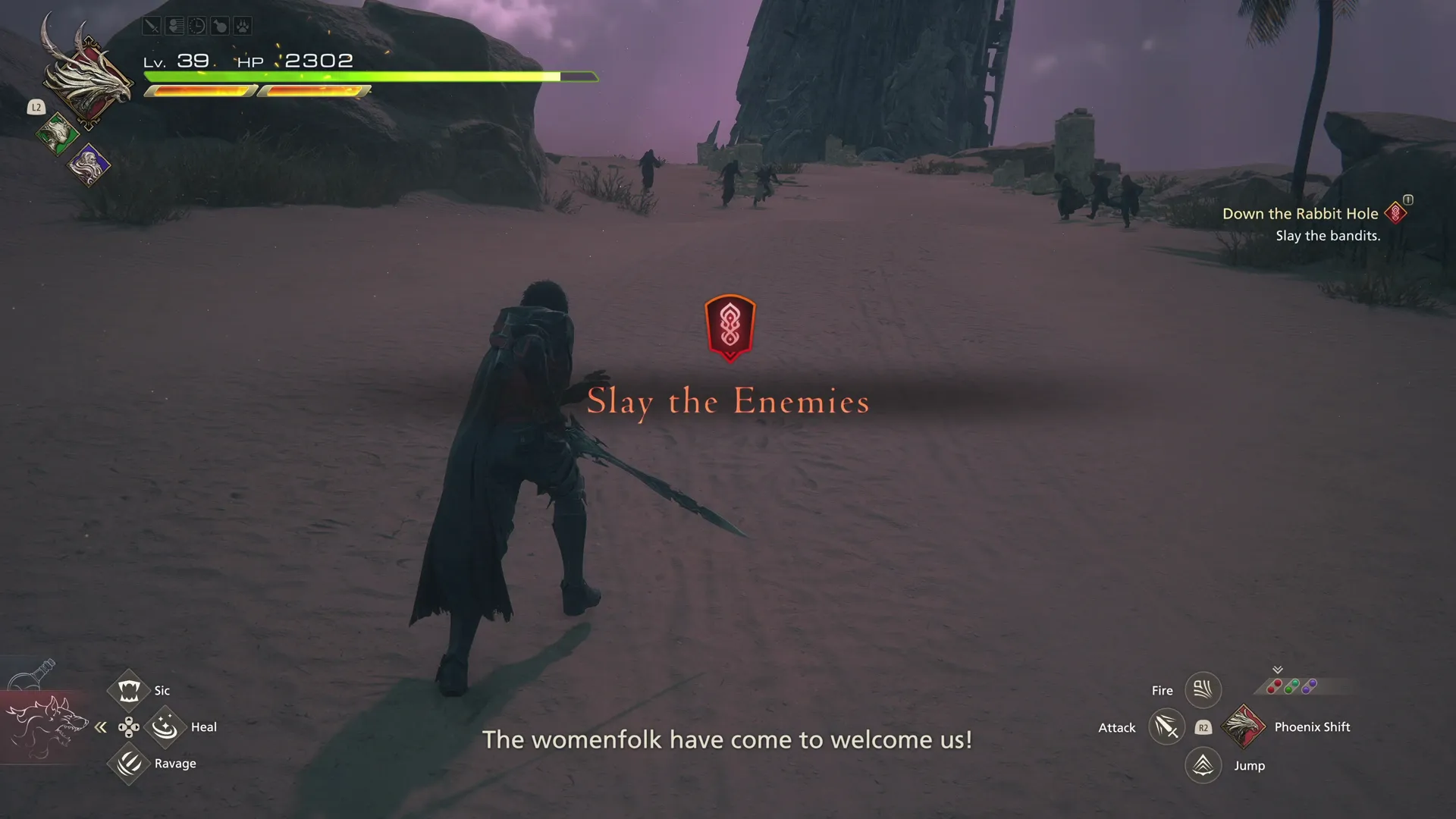Click the Jump chevron icon
Screen dimensions: 1456x819
1203,765
